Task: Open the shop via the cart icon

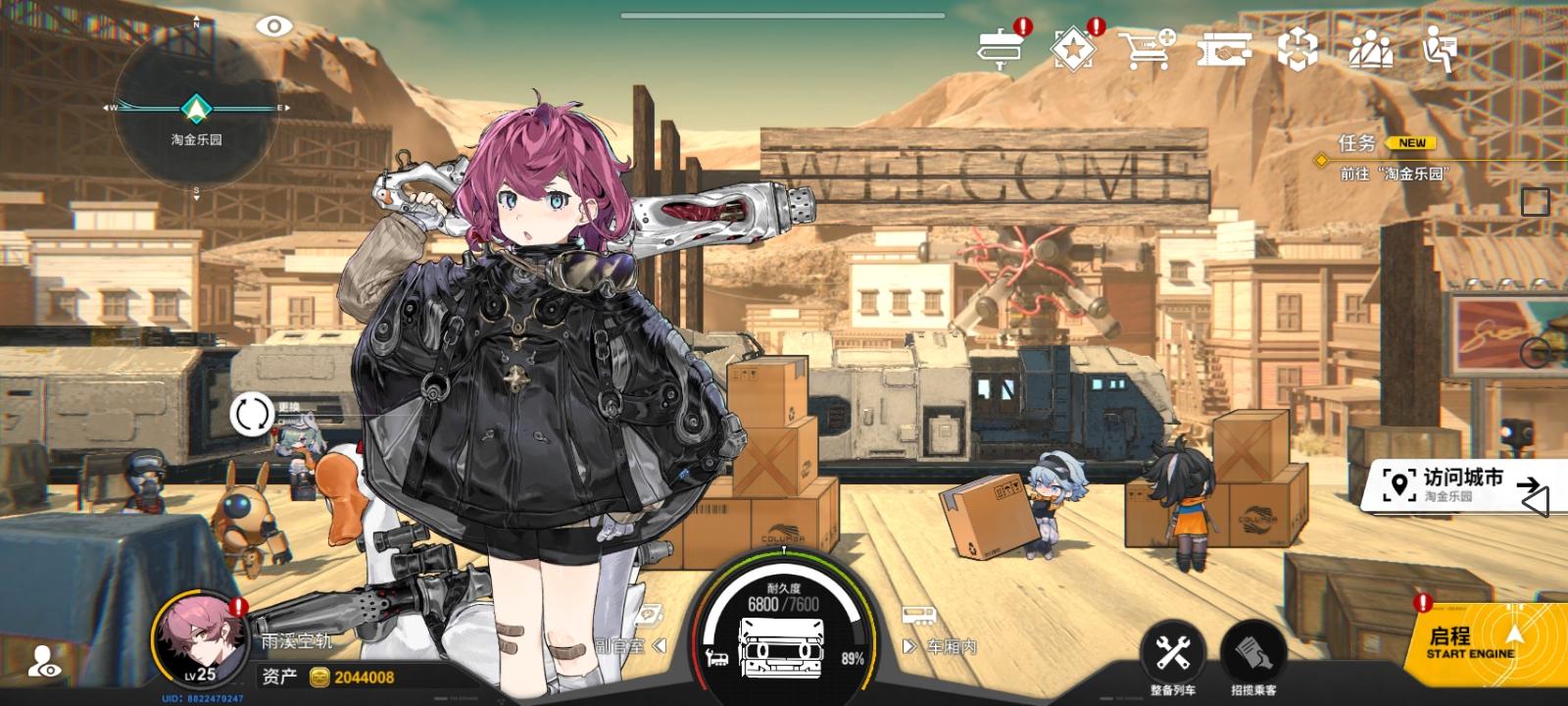Action: pyautogui.click(x=1147, y=46)
